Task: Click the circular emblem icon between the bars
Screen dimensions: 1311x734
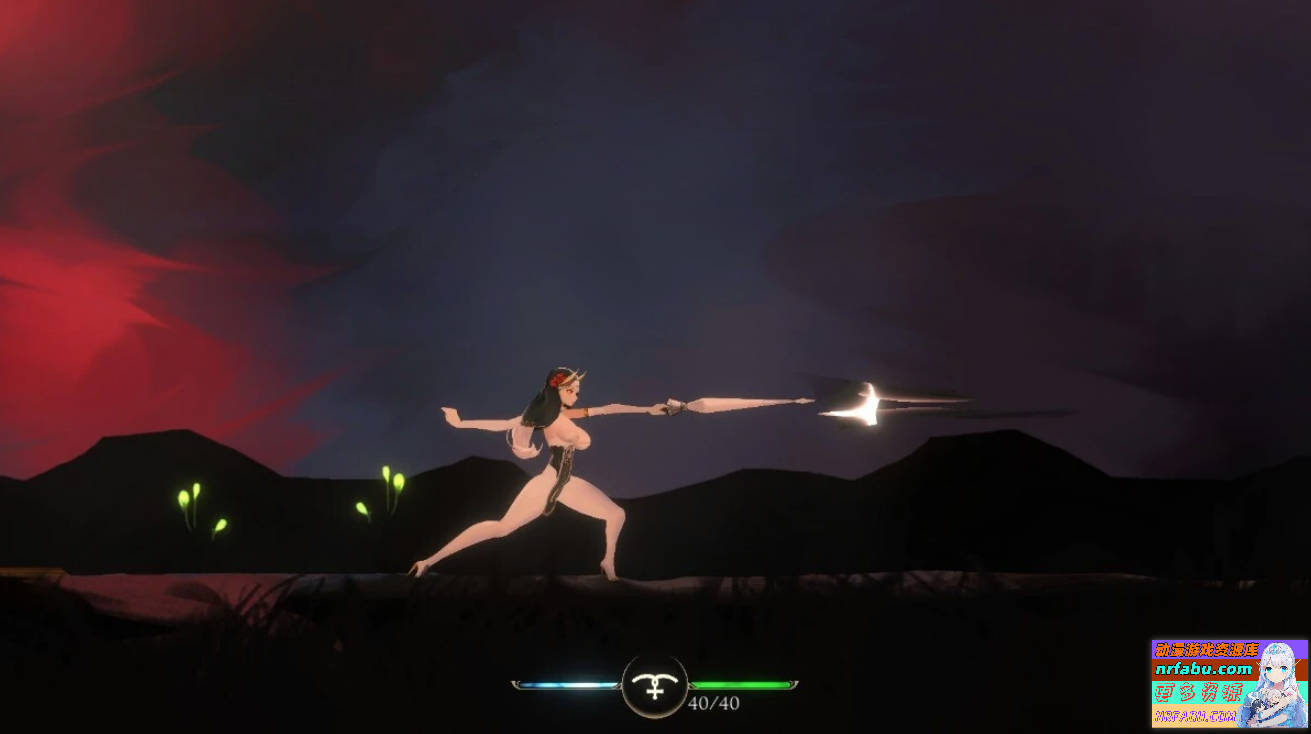Action: (655, 686)
